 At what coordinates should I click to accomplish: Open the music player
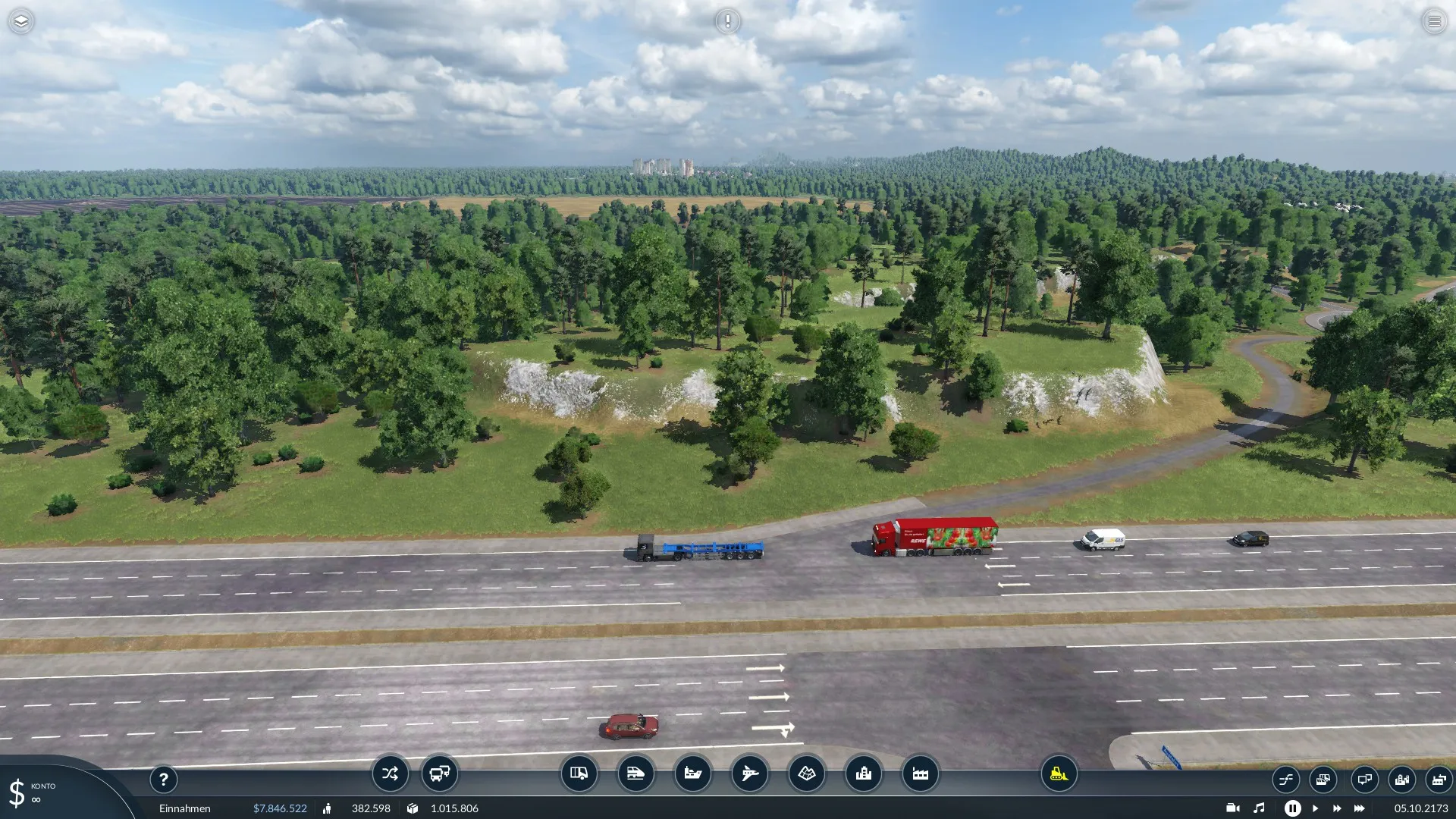point(1259,808)
